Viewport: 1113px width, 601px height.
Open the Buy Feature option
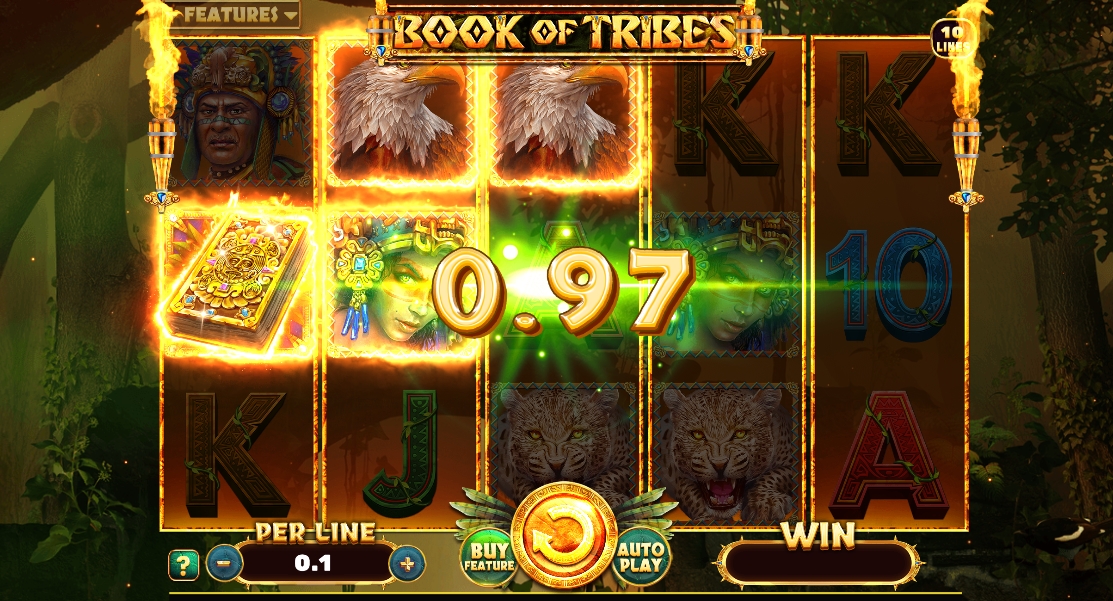(488, 556)
